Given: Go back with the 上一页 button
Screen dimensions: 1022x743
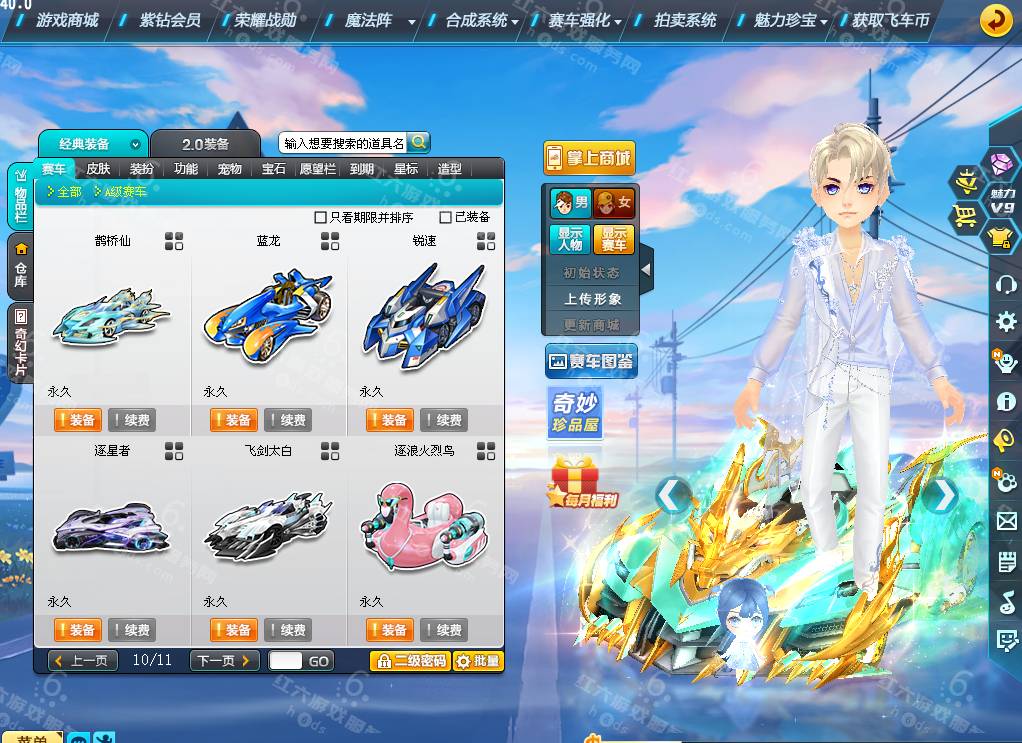Looking at the screenshot, I should [x=83, y=661].
